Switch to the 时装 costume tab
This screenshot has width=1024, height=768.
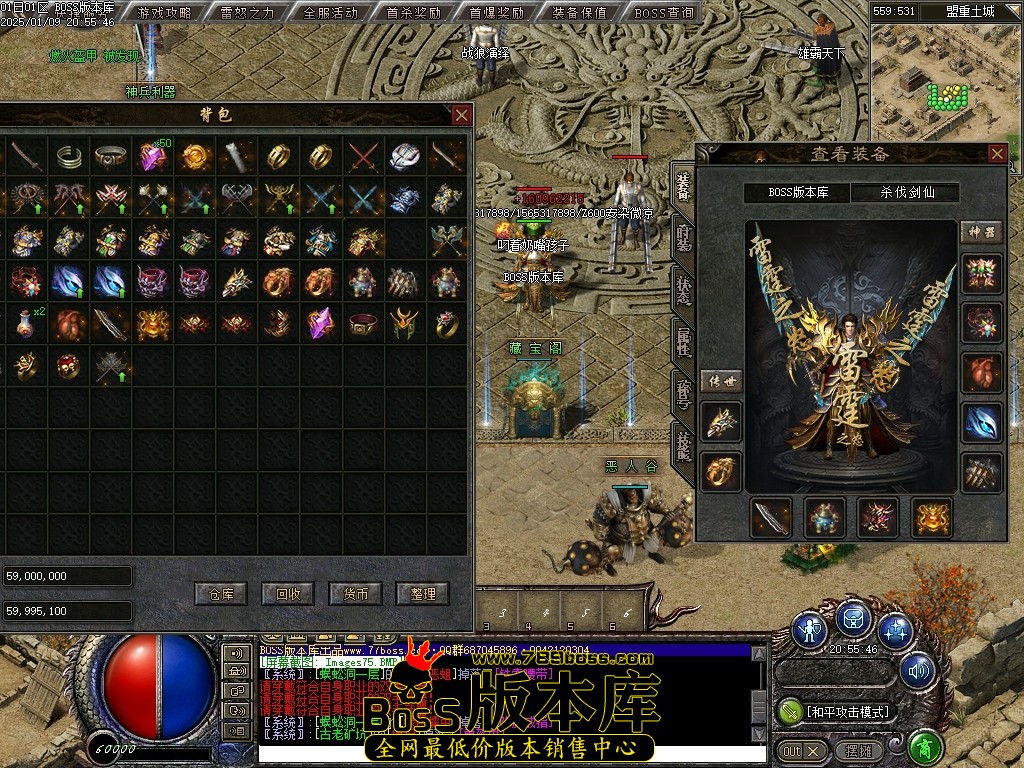coord(684,236)
